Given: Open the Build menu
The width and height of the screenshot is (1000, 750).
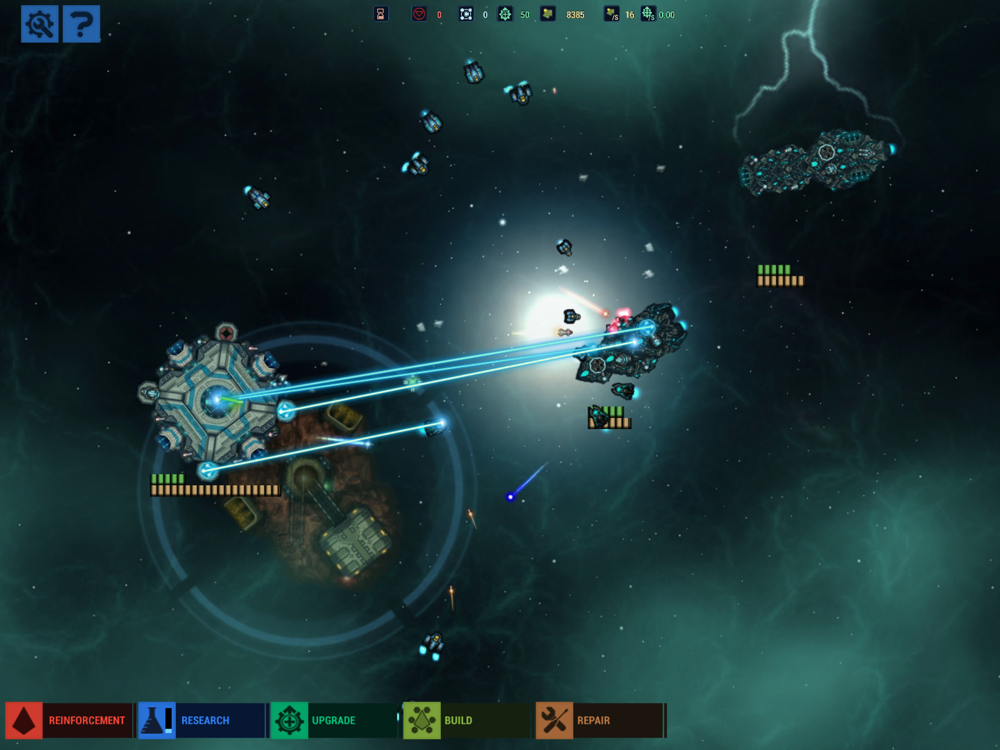Looking at the screenshot, I should tap(466, 720).
